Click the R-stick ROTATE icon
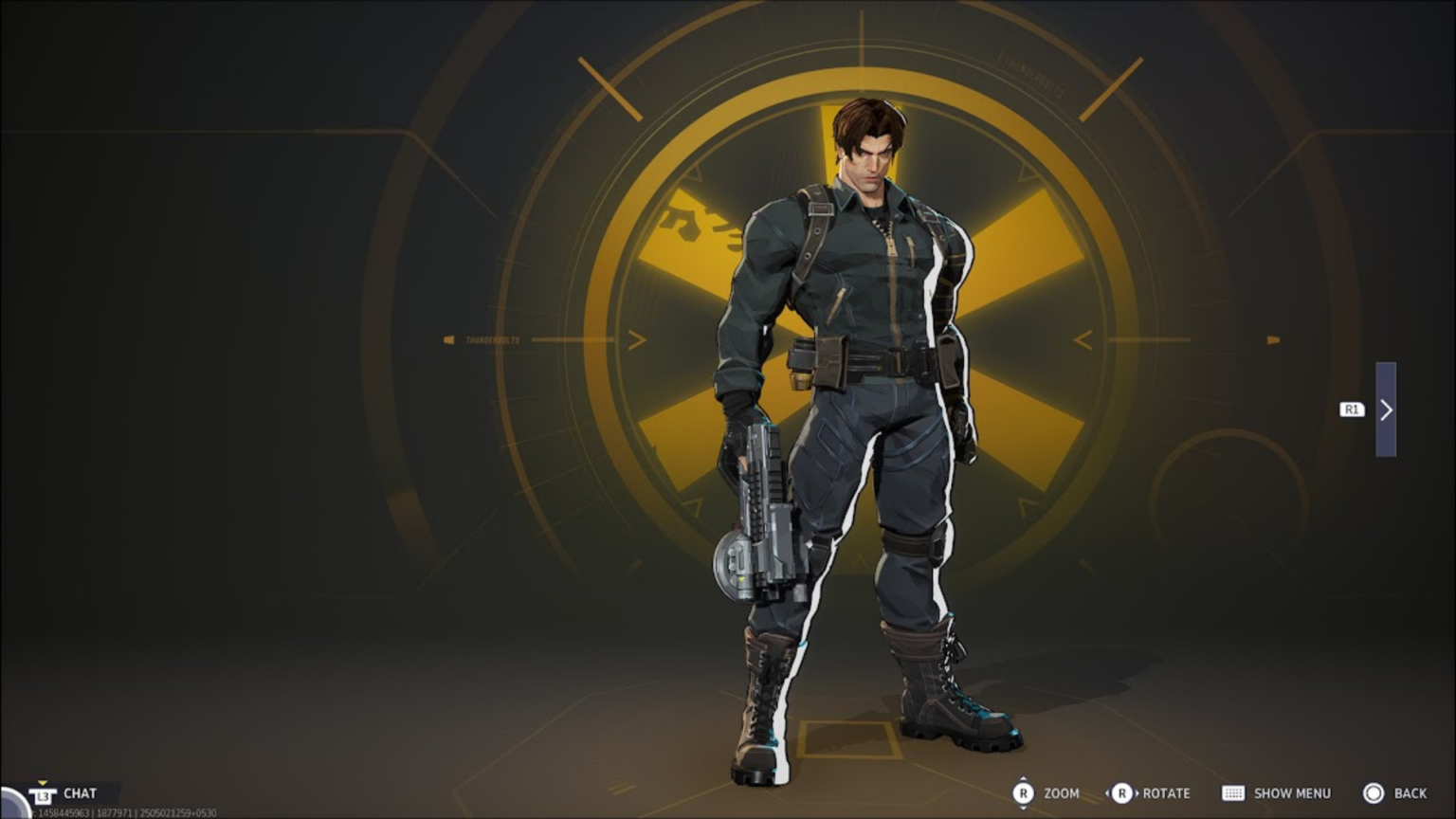The height and width of the screenshot is (819, 1456). point(1124,793)
